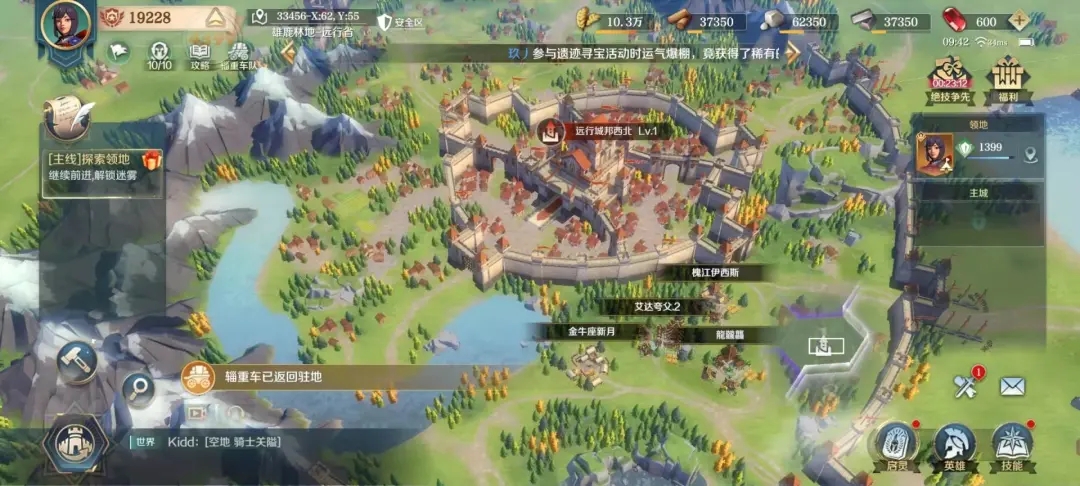Open the player avatar profile
The image size is (1080, 486).
(x=65, y=25)
